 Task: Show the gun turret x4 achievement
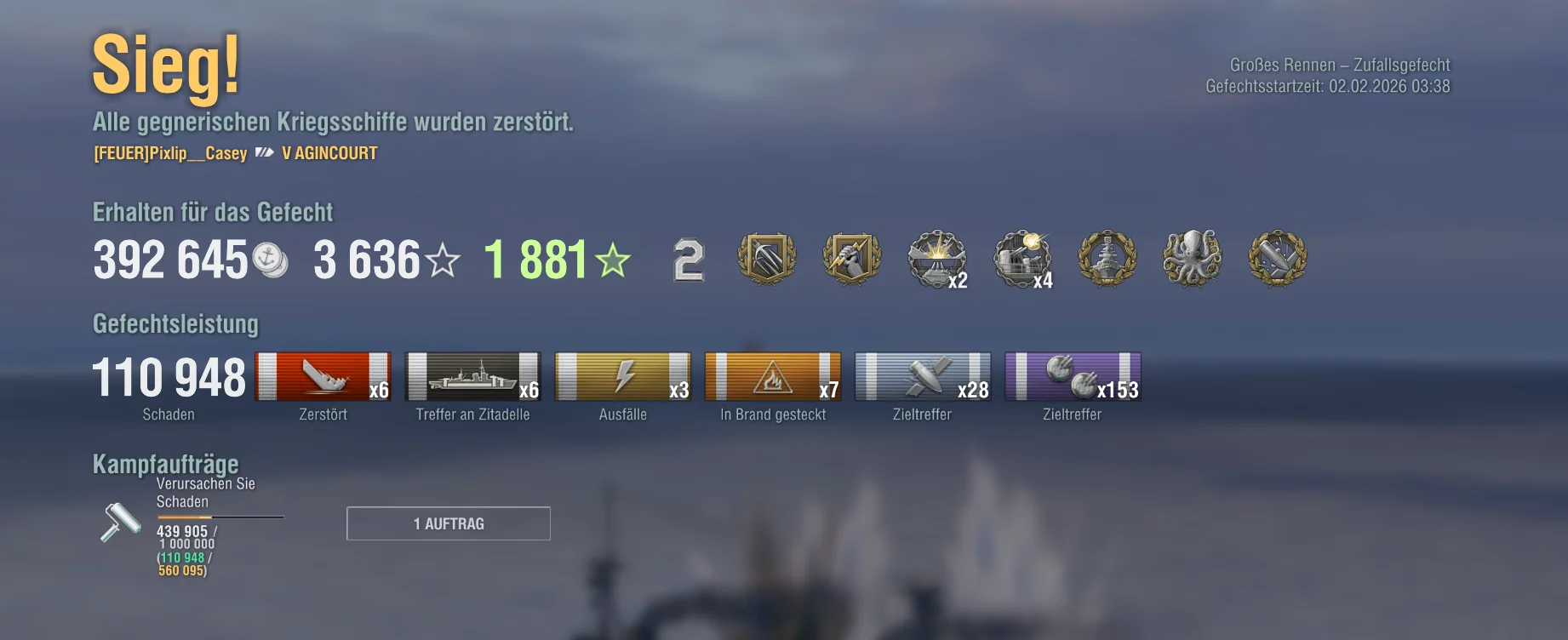[x=1022, y=260]
